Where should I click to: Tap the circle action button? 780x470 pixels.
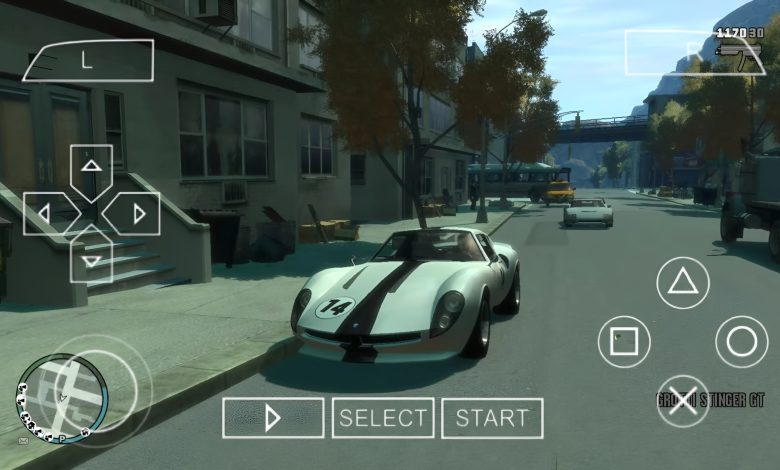click(741, 342)
